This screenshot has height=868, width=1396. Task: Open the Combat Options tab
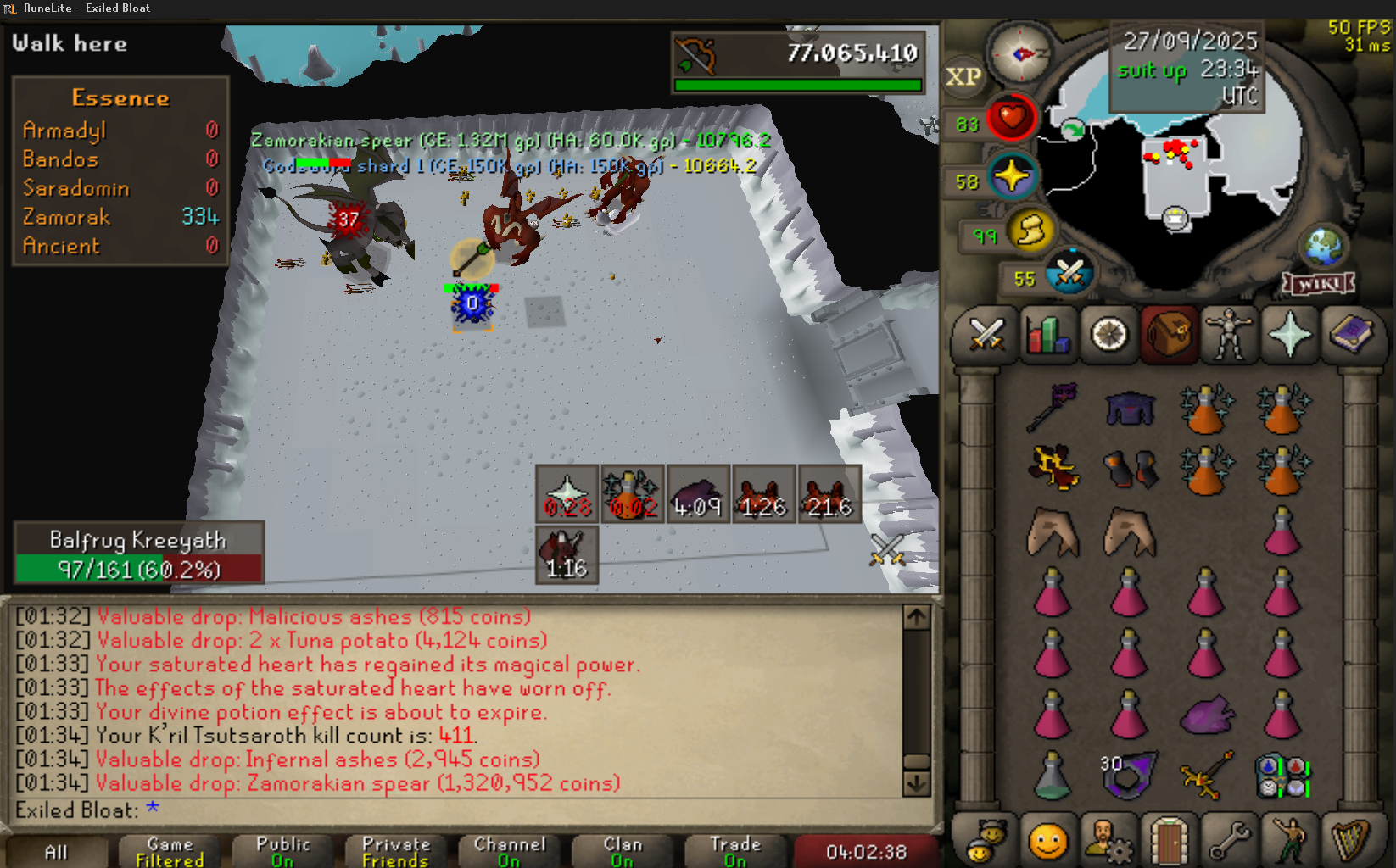click(x=986, y=335)
